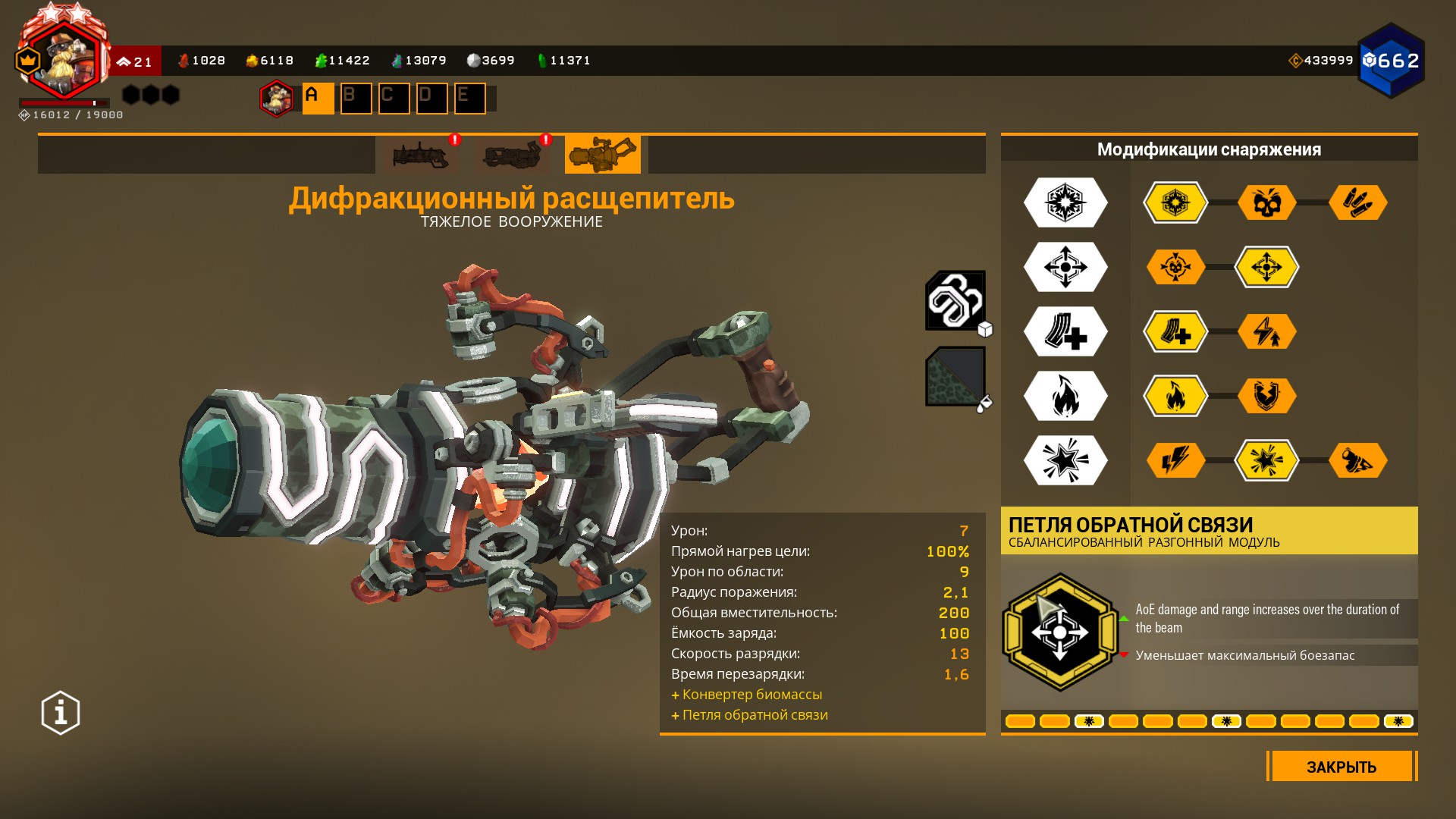
Task: Select the first heavy weapon thumbnail
Action: pyautogui.click(x=421, y=155)
